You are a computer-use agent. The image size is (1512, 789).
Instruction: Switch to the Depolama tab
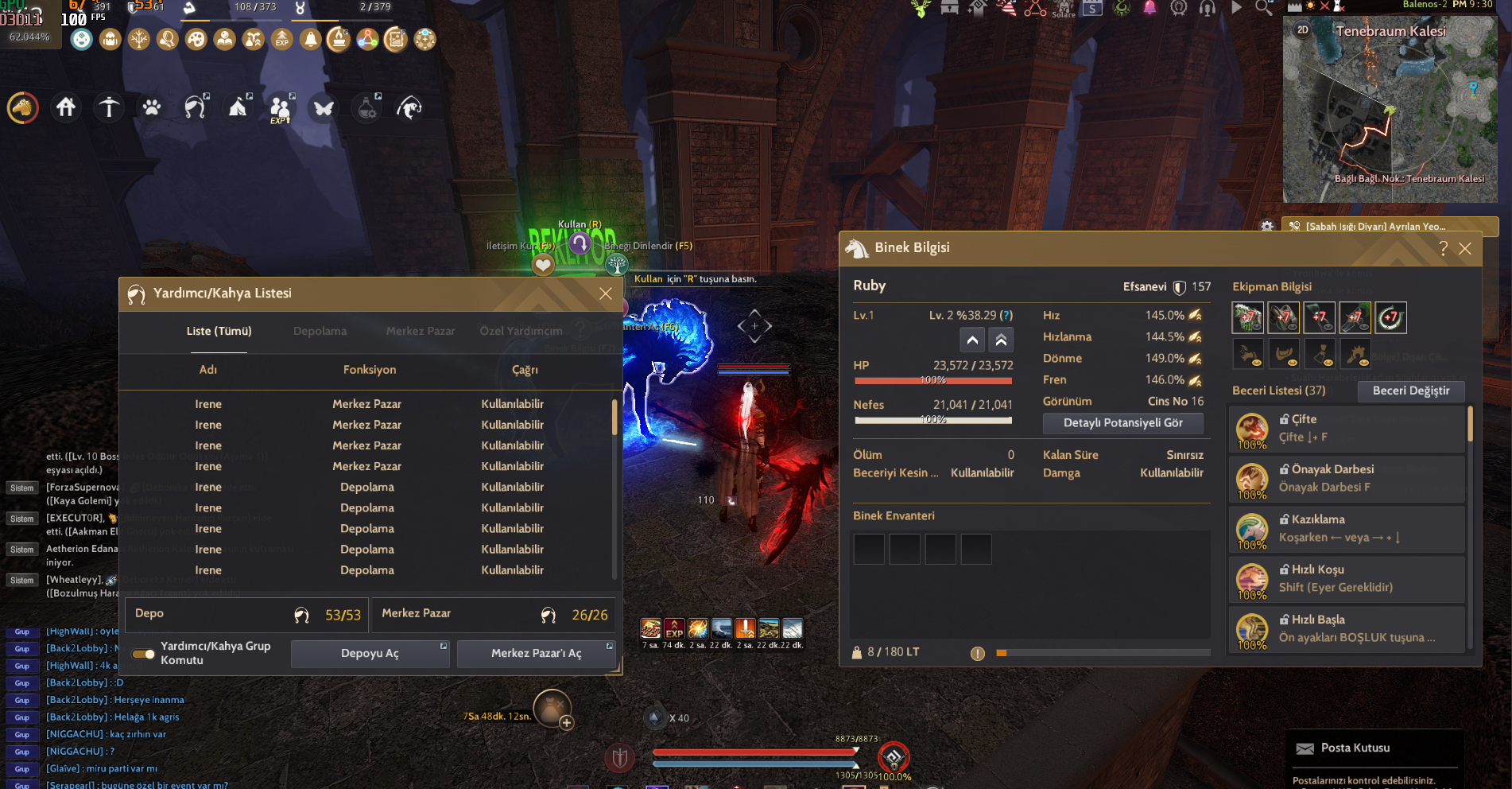coord(320,331)
